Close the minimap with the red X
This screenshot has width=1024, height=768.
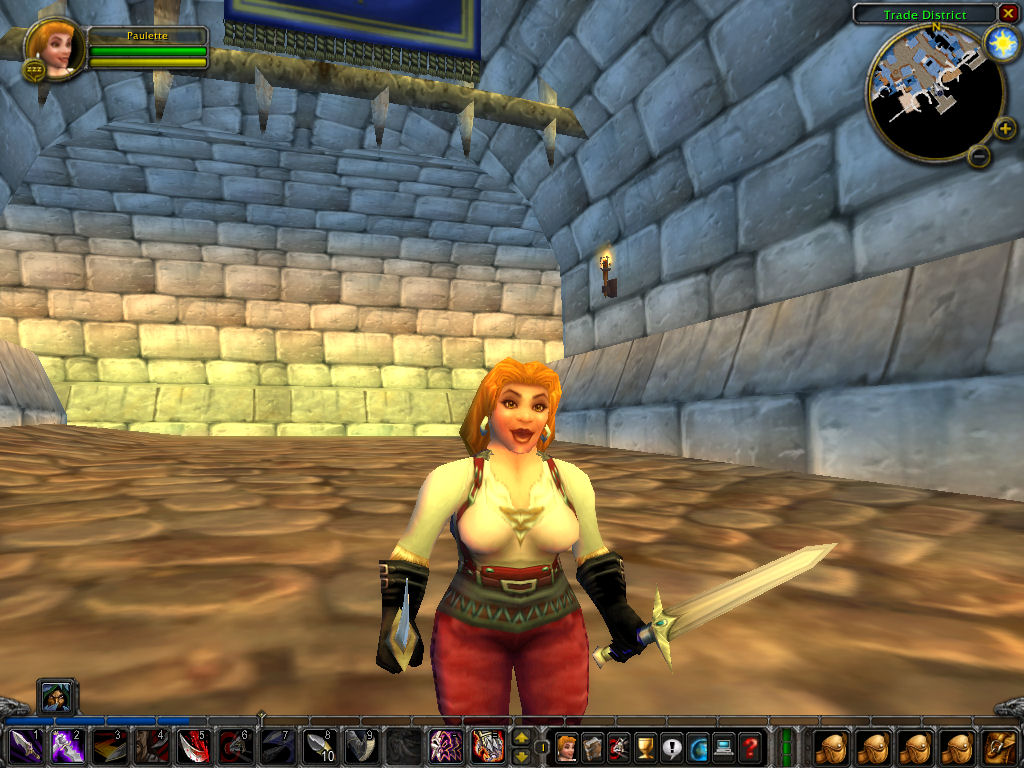tap(1007, 13)
